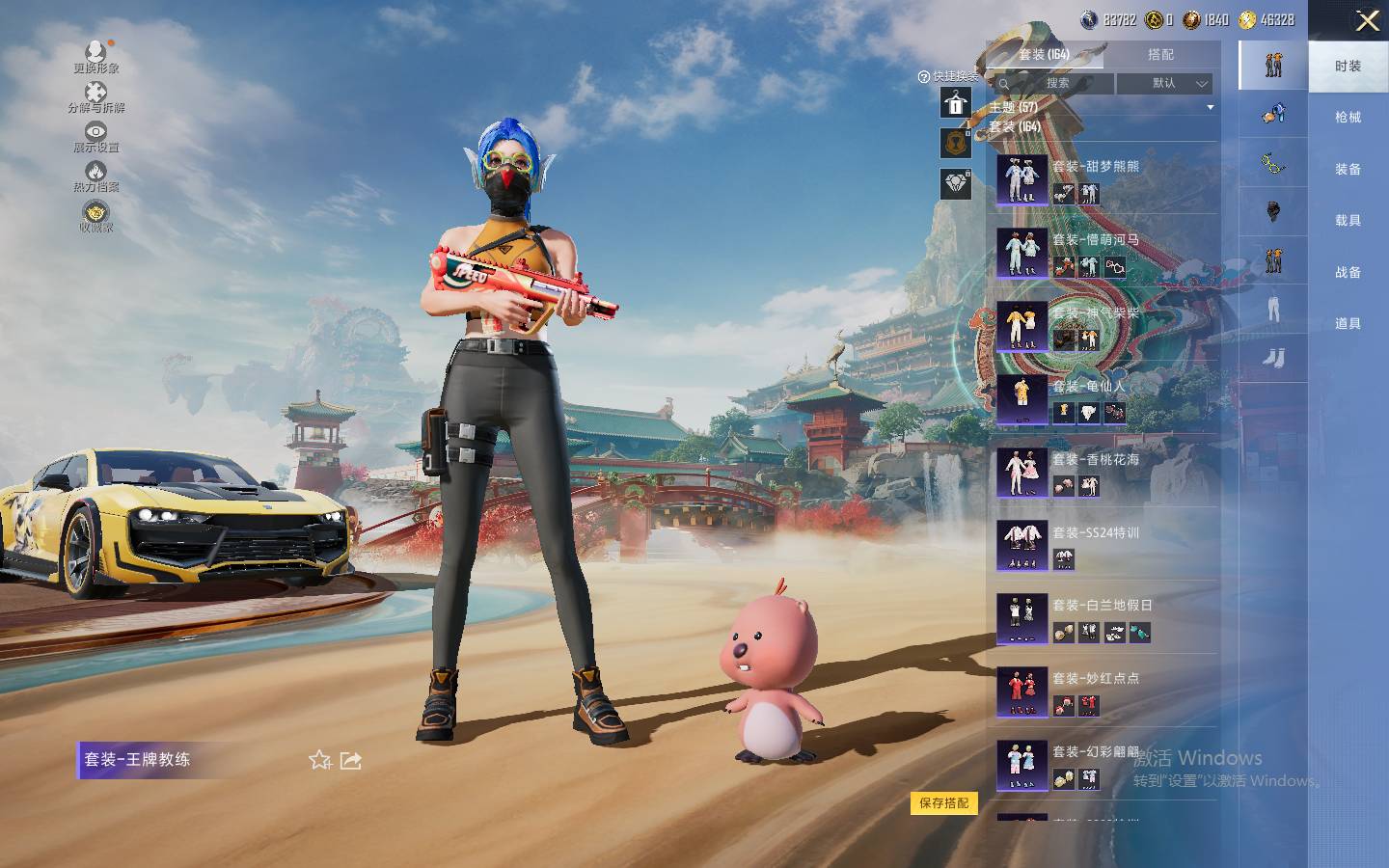Switch to the 载具 vehicles category
The width and height of the screenshot is (1389, 868).
pos(1348,221)
